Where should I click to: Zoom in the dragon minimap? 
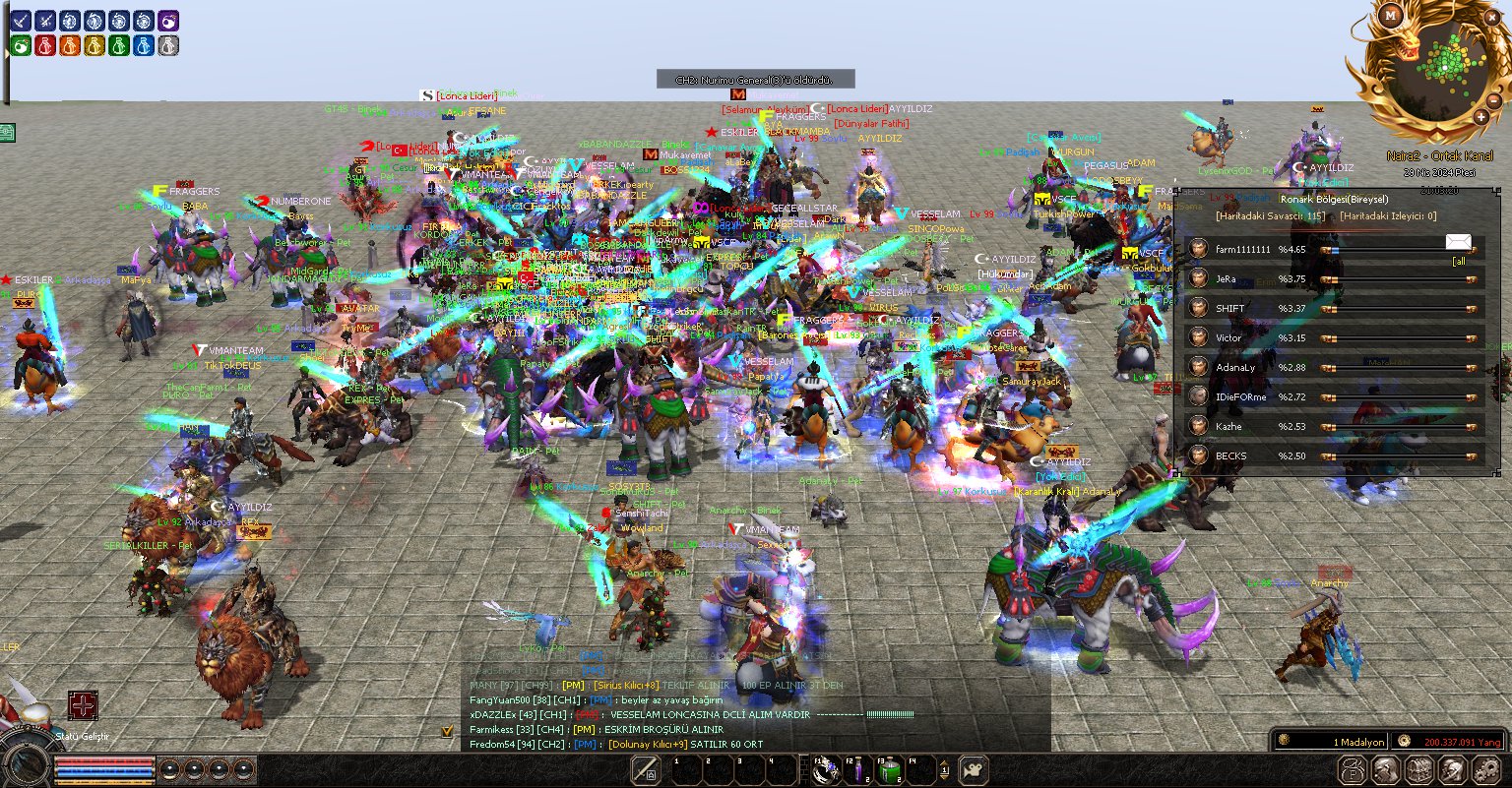tap(1480, 117)
